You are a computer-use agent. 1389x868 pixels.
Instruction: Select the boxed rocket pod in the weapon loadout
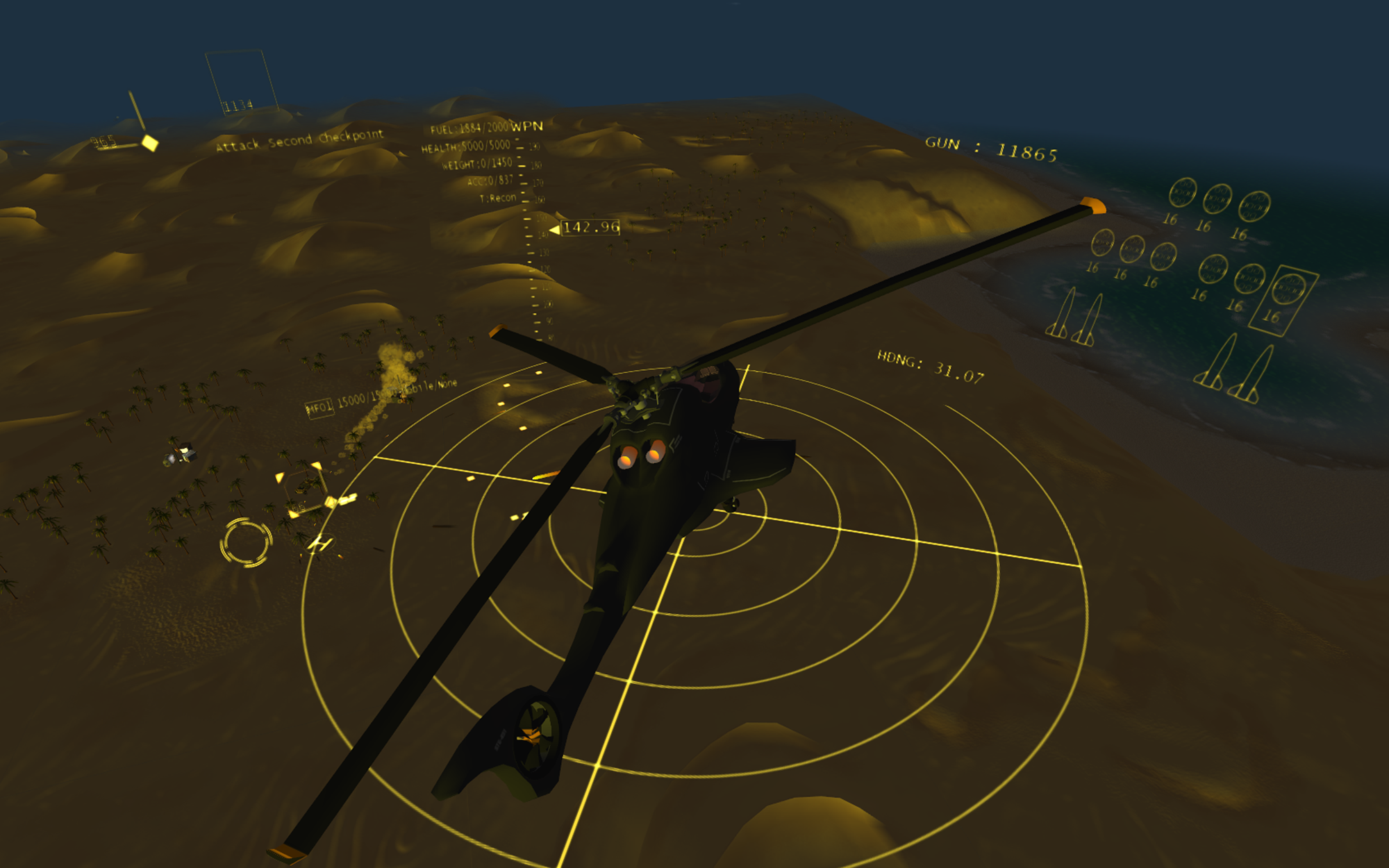coord(1283,299)
